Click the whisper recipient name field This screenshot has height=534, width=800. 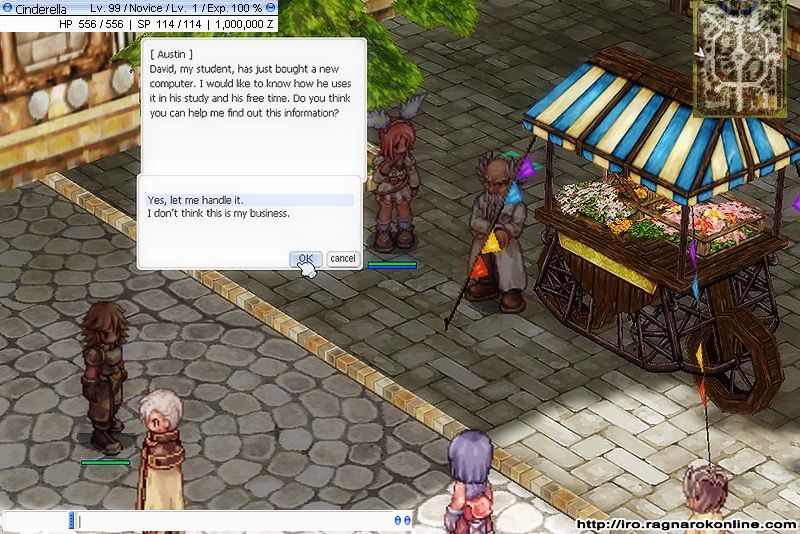coord(36,520)
